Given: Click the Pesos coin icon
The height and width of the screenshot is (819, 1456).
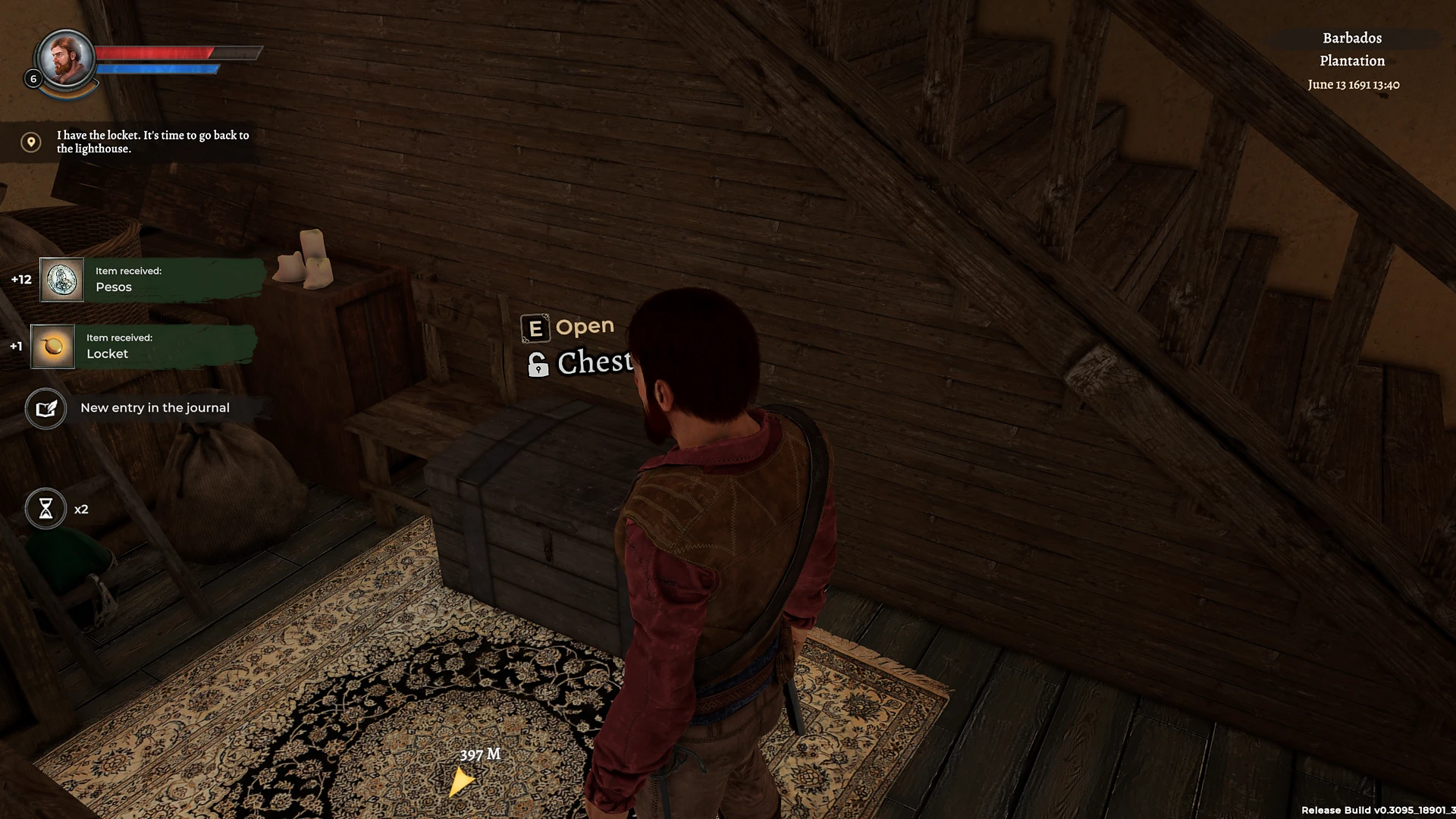Looking at the screenshot, I should (62, 280).
